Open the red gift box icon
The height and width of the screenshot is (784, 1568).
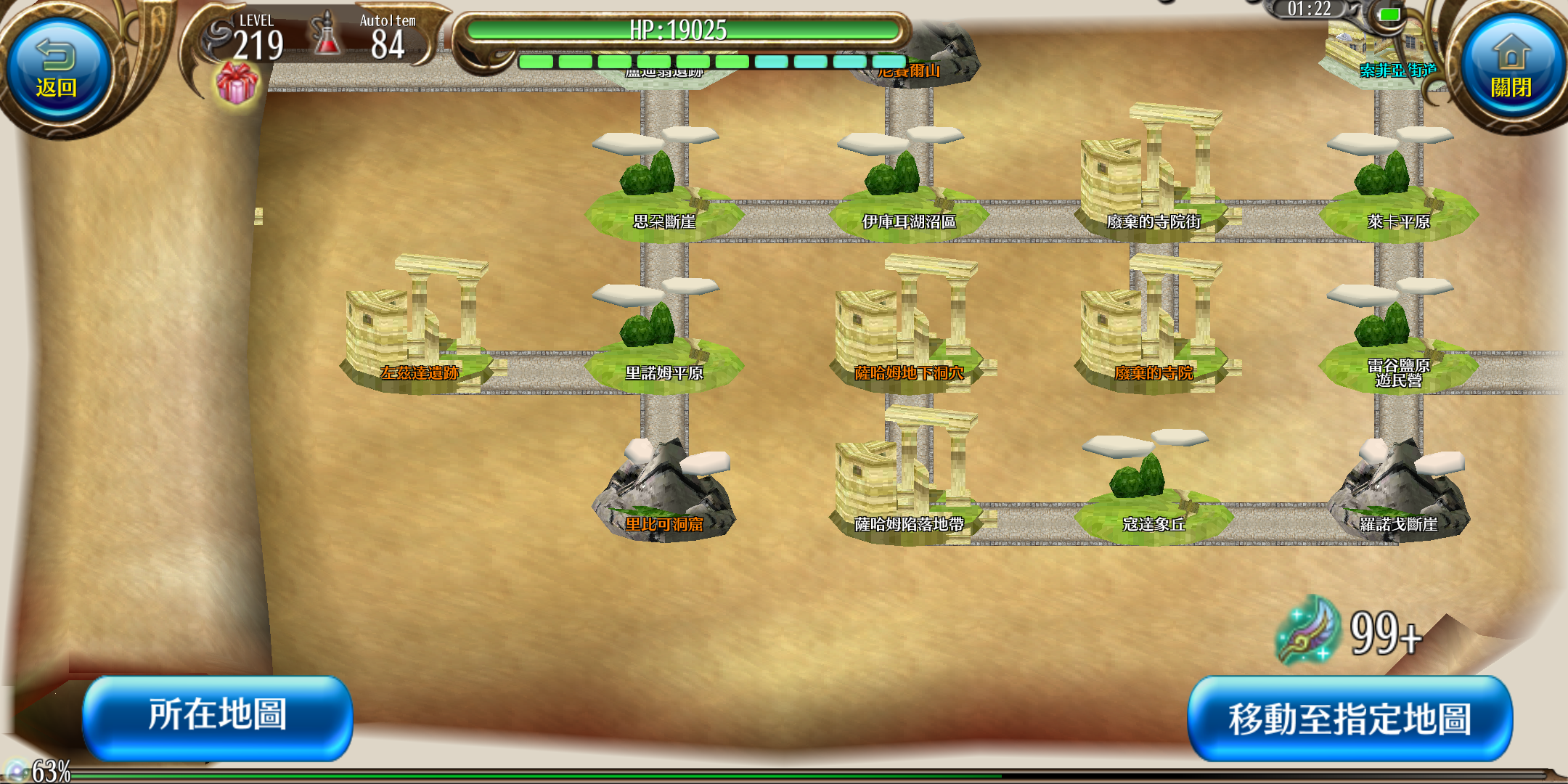pyautogui.click(x=237, y=83)
